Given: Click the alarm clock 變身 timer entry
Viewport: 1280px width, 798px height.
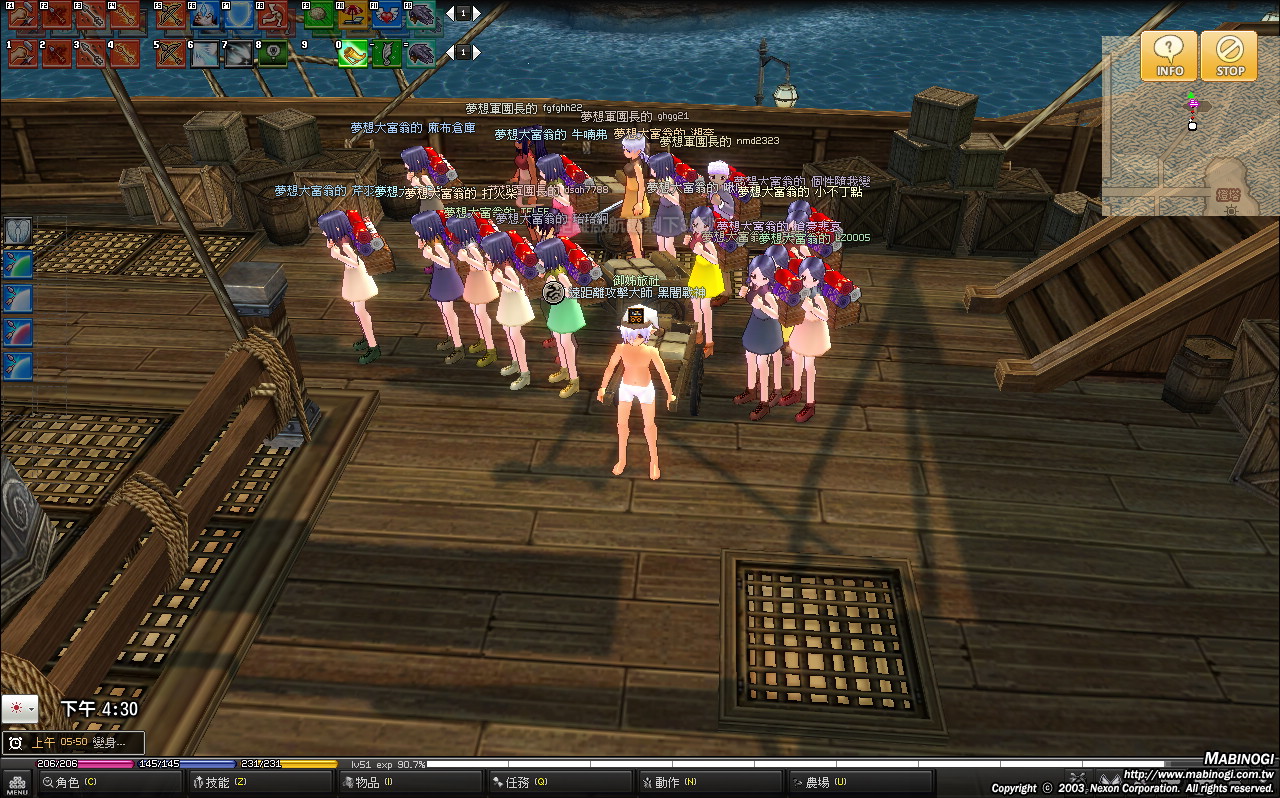Looking at the screenshot, I should coord(73,743).
